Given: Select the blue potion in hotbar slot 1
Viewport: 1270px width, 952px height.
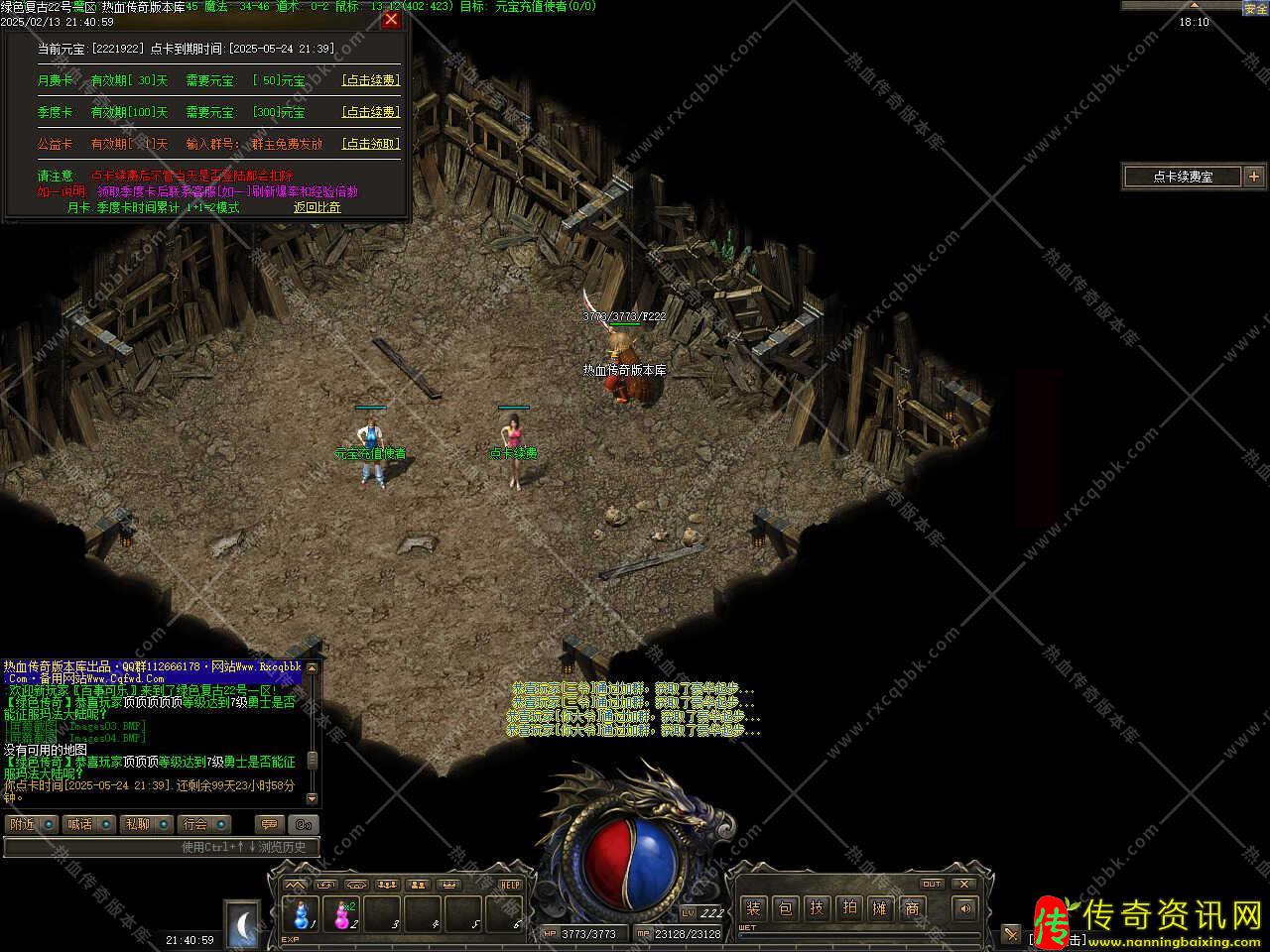Looking at the screenshot, I should [301, 912].
